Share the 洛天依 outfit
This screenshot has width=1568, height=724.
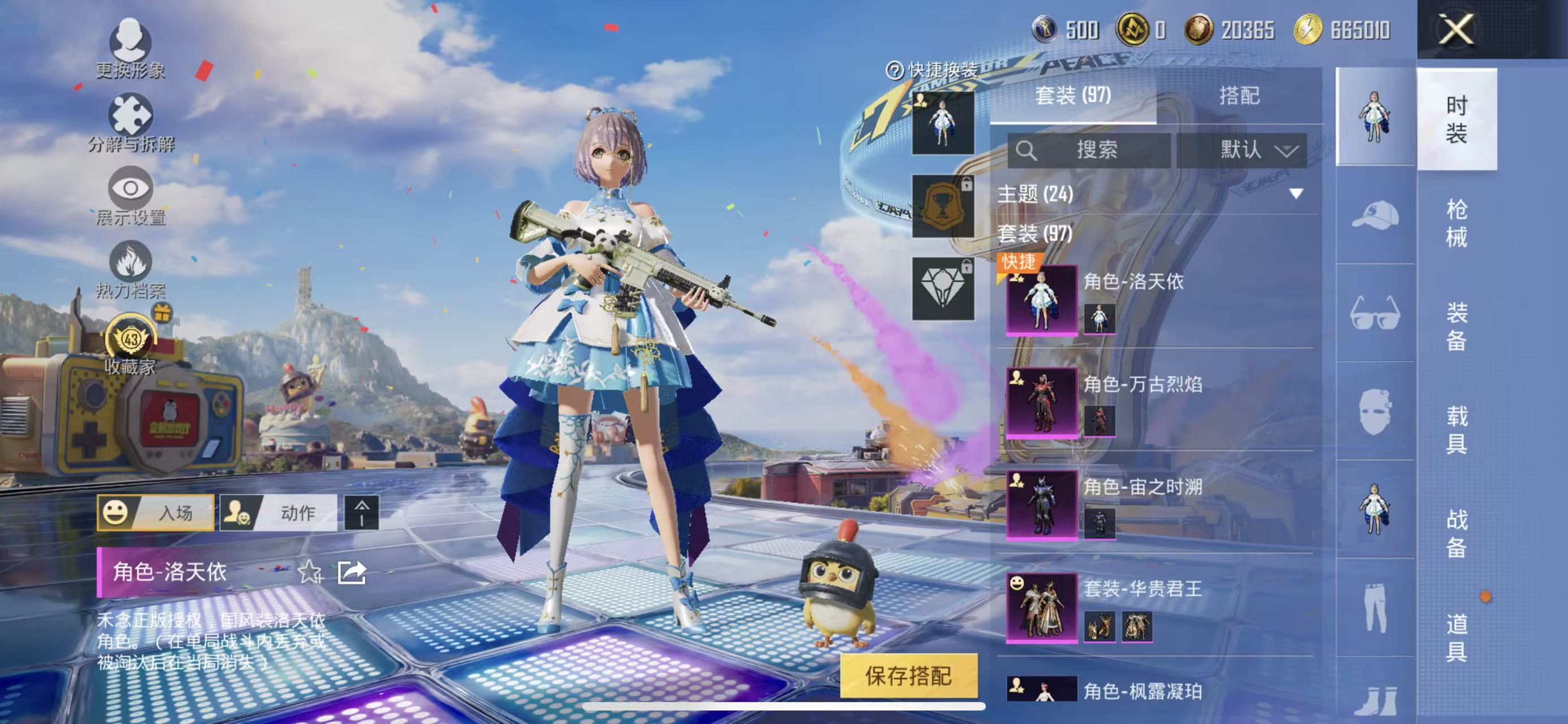[x=352, y=572]
